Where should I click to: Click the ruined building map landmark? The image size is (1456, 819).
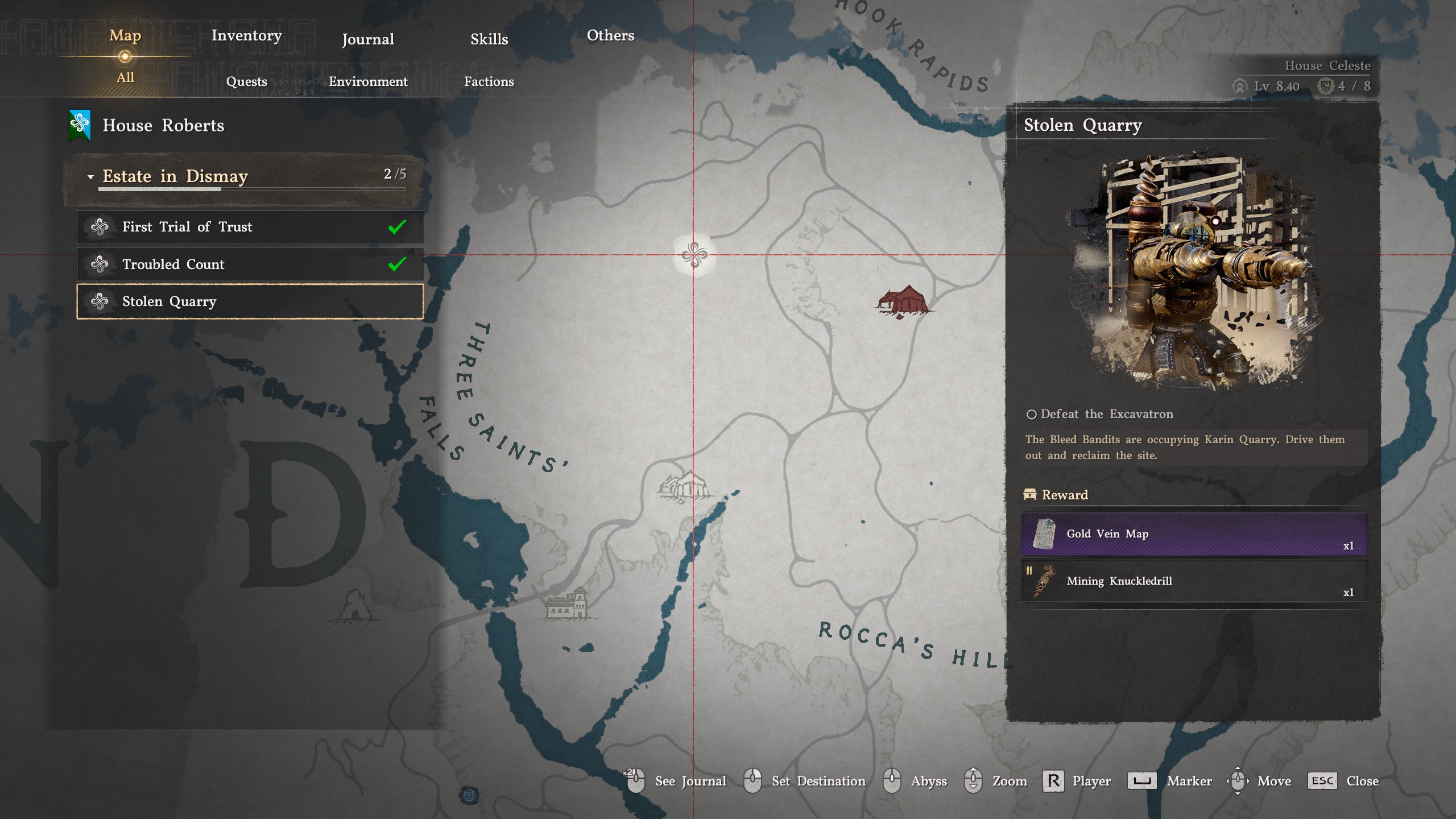(685, 487)
